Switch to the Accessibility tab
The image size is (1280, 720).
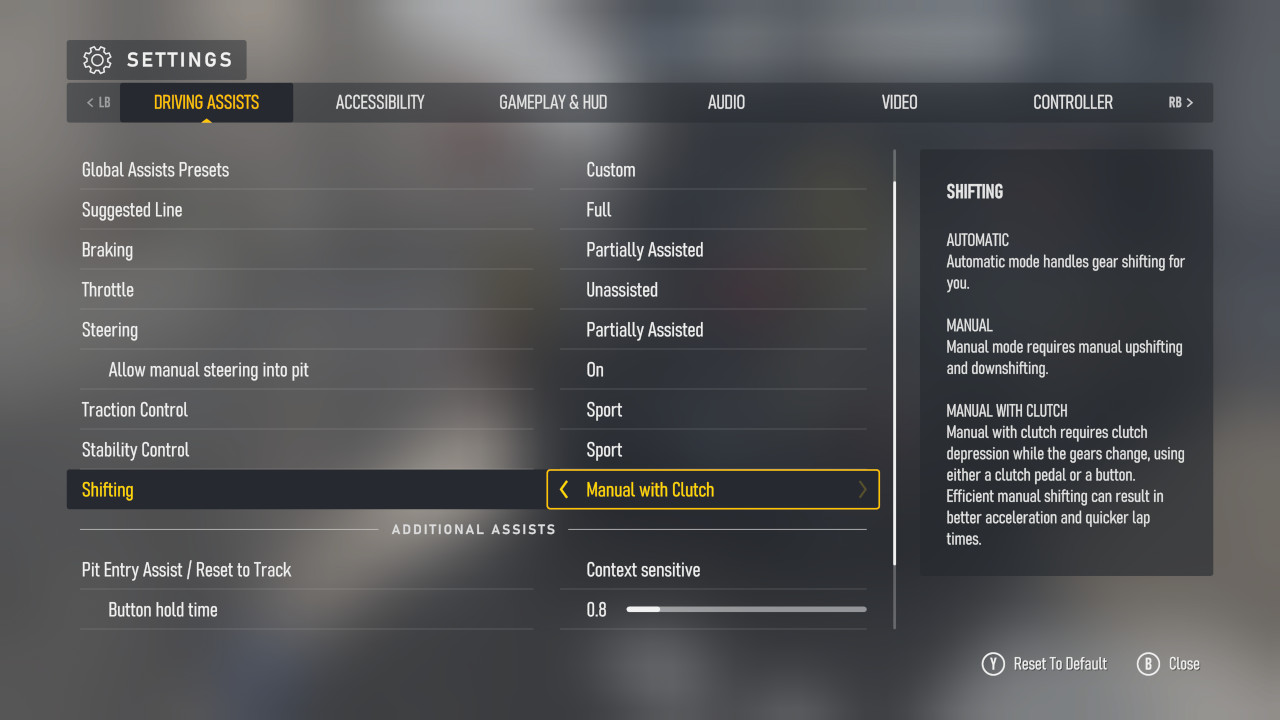click(380, 102)
